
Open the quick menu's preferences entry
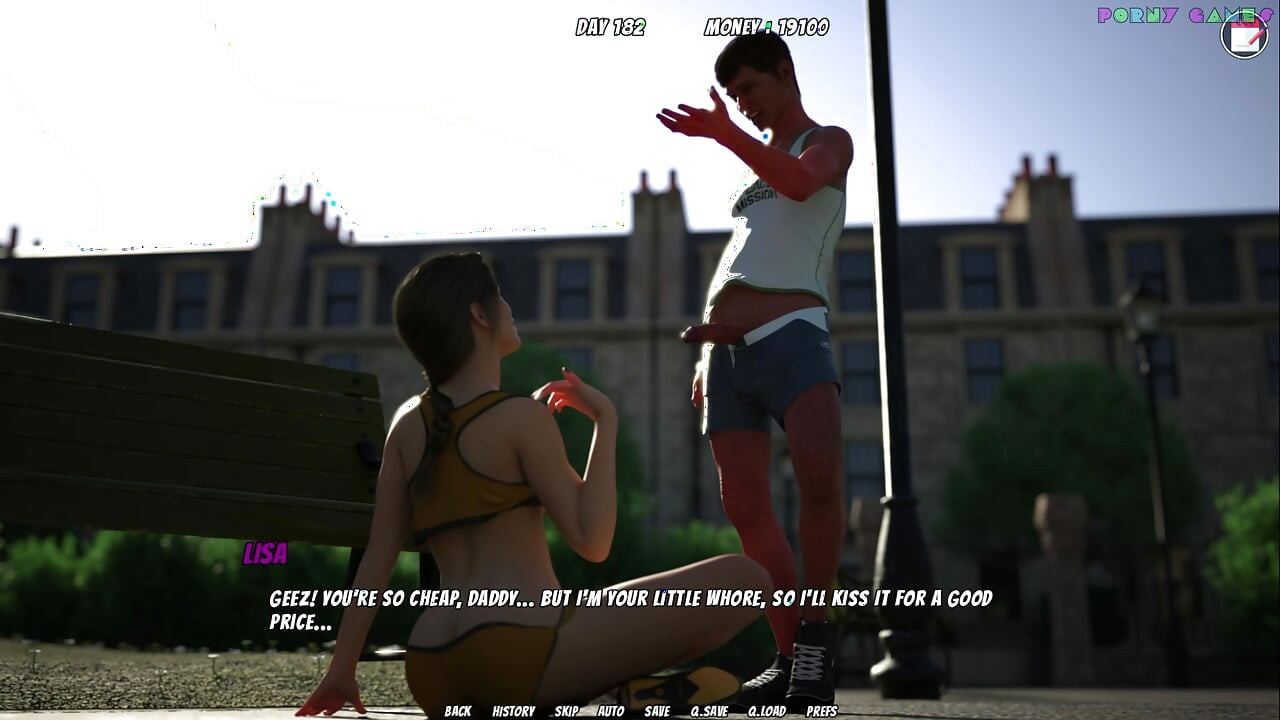tap(823, 711)
